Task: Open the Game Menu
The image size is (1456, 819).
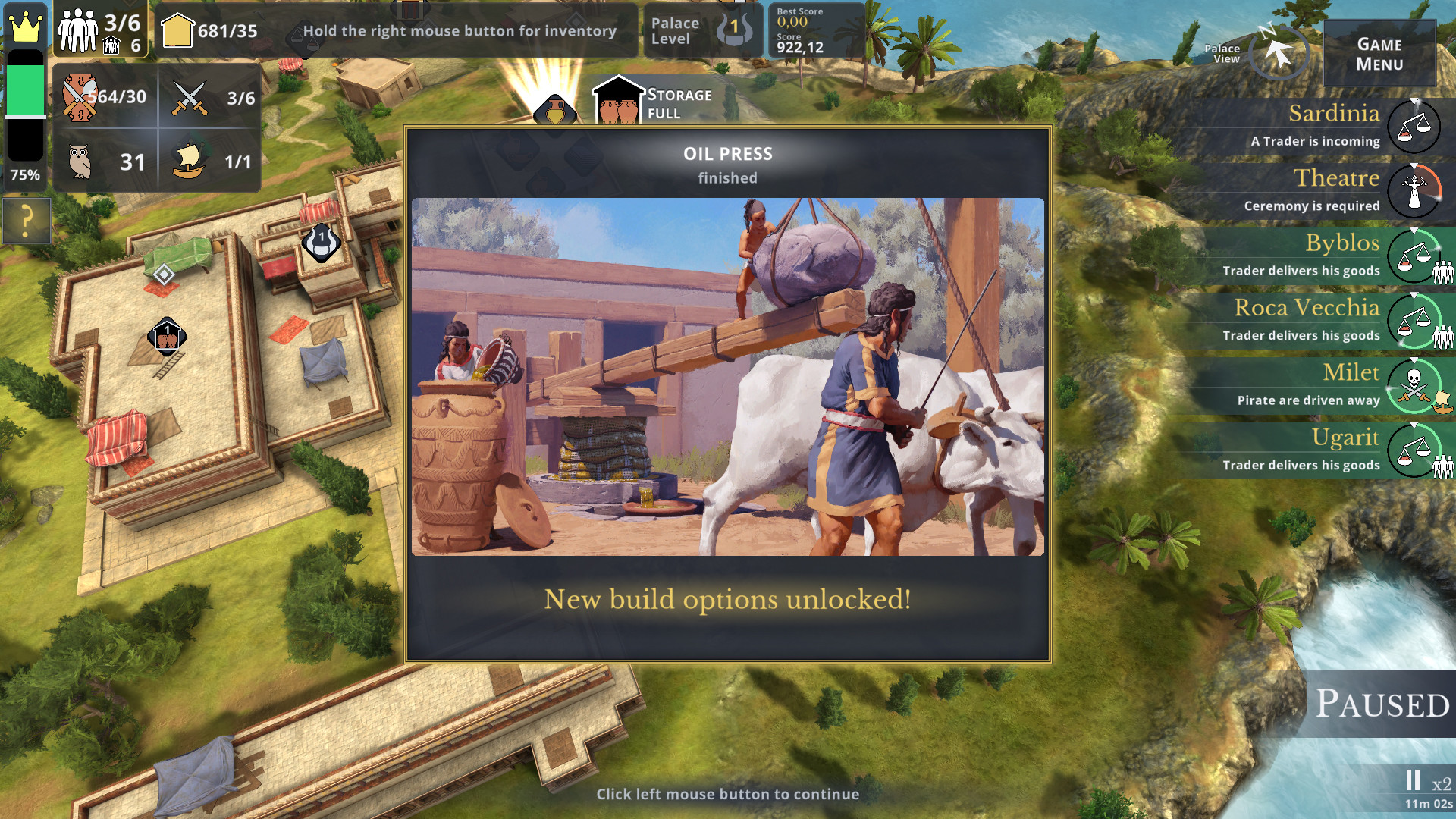Action: (1379, 54)
